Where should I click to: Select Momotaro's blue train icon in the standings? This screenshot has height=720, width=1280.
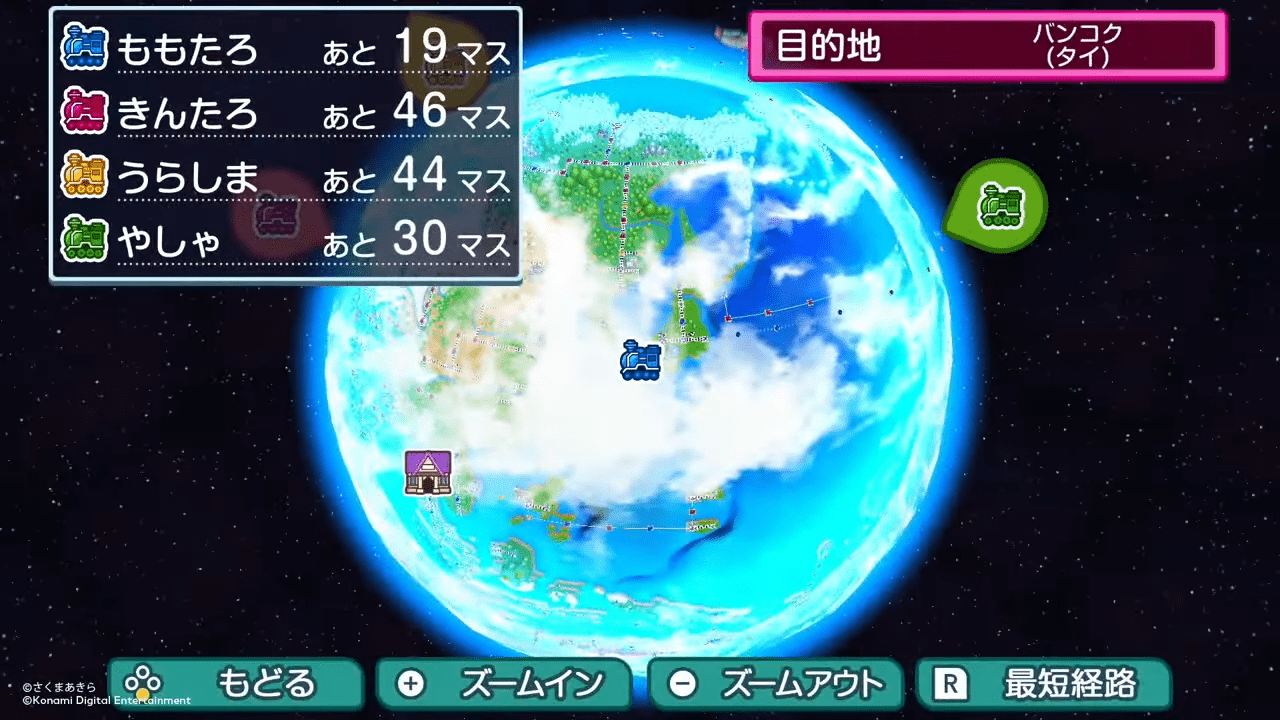[84, 47]
